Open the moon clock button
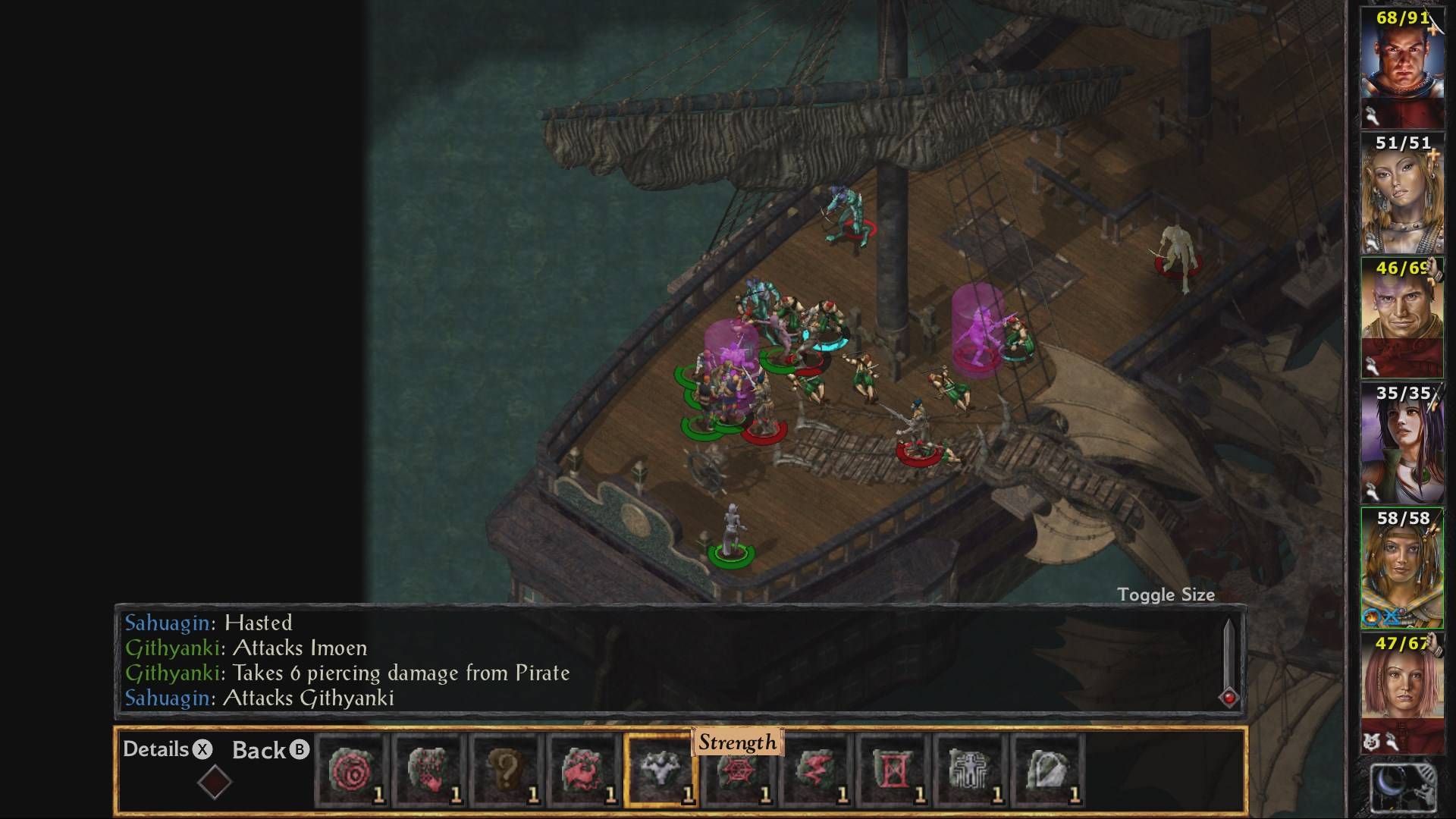The height and width of the screenshot is (819, 1456). [1403, 789]
